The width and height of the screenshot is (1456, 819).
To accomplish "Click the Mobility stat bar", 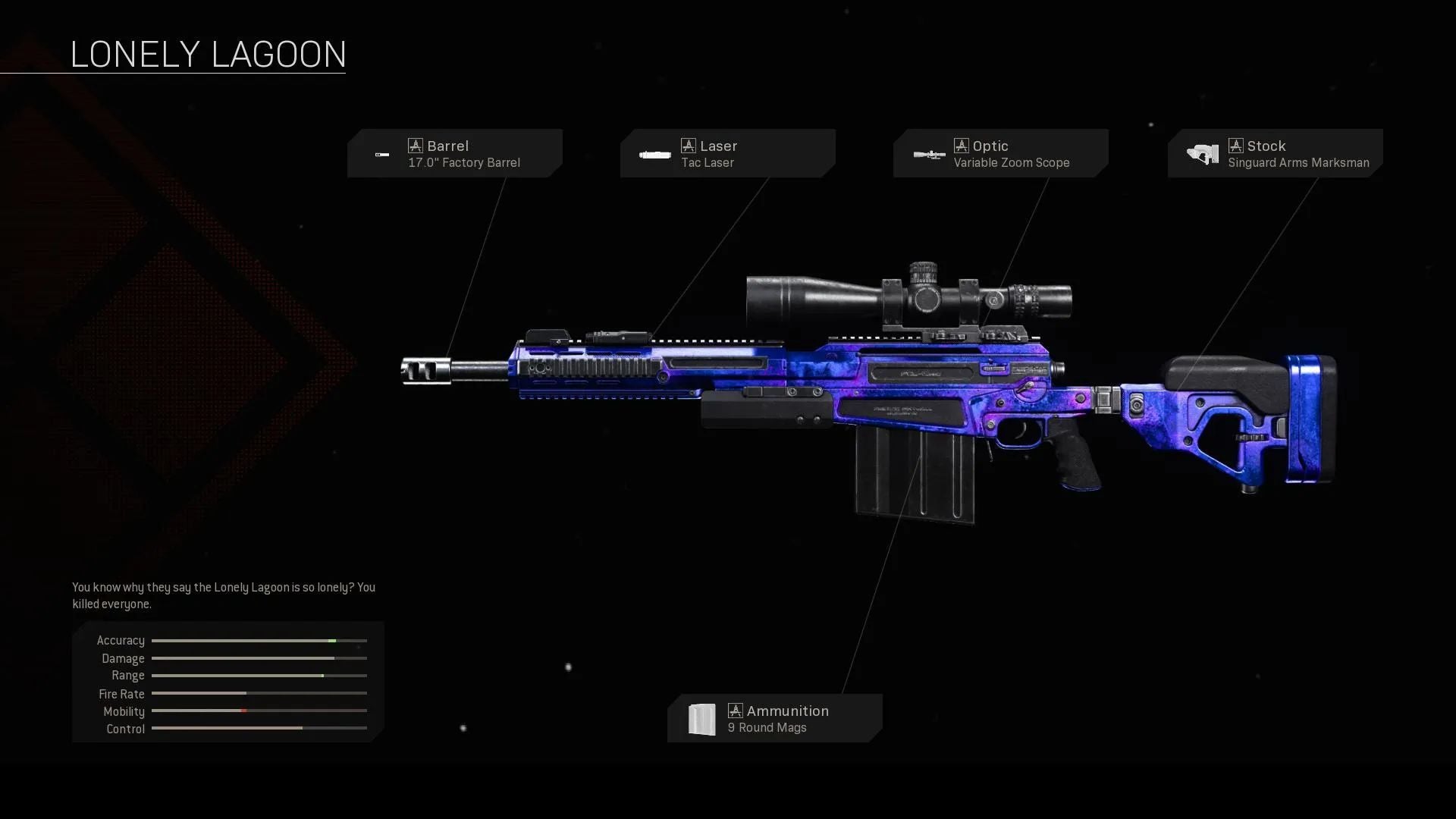I will coord(259,711).
